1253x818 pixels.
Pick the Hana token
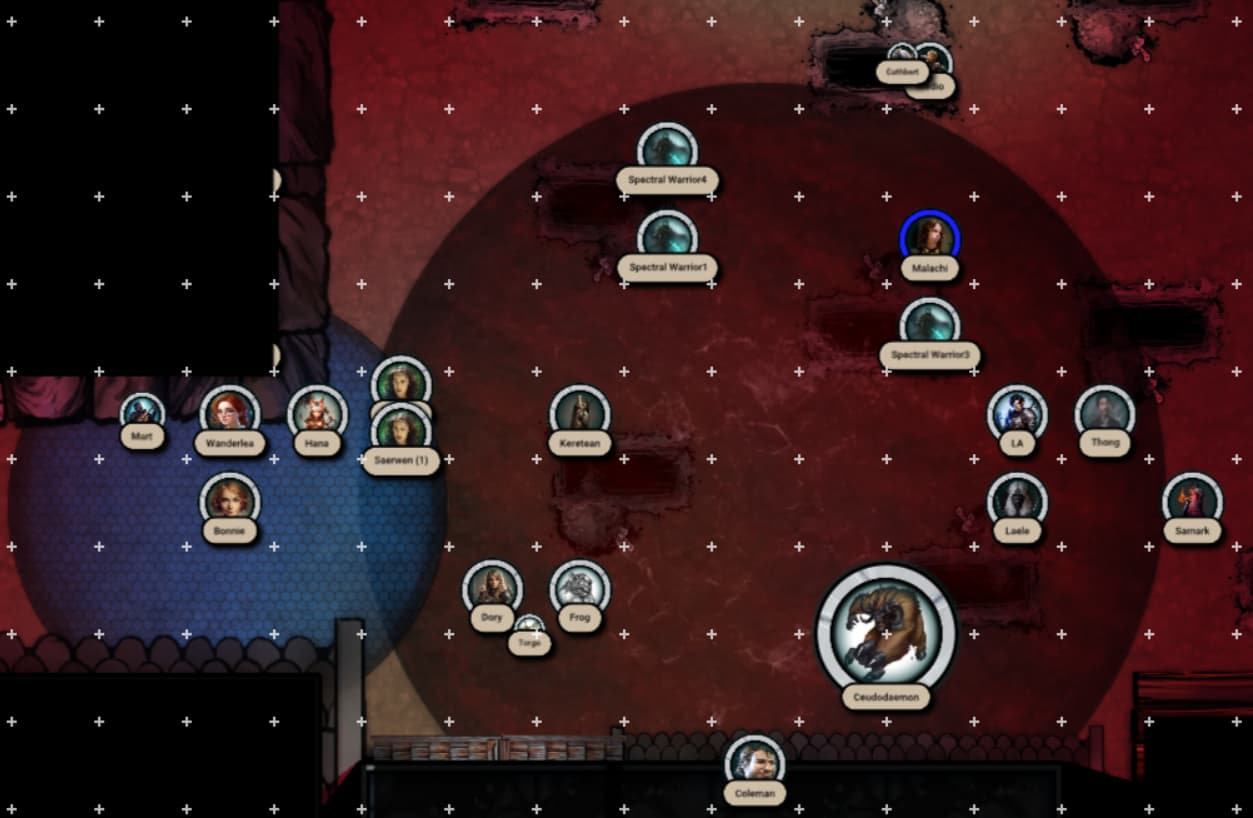318,413
